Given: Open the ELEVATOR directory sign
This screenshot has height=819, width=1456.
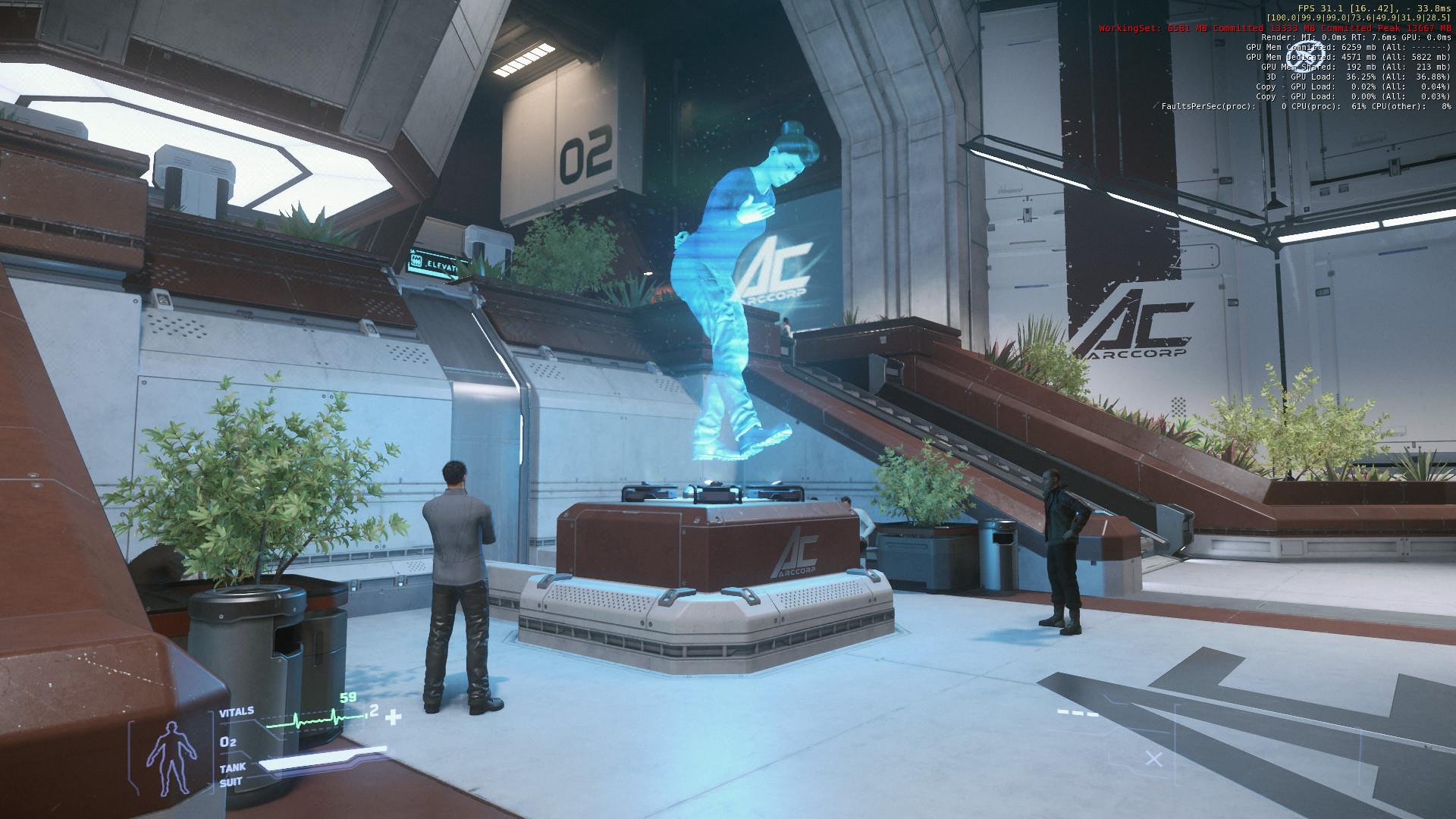Looking at the screenshot, I should 441,262.
